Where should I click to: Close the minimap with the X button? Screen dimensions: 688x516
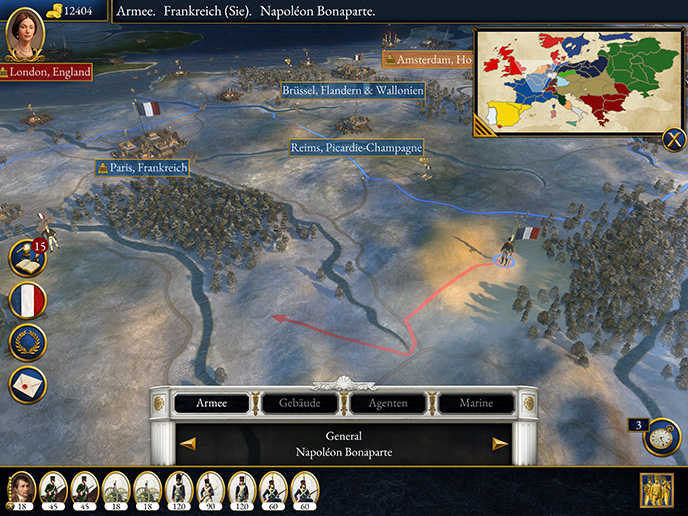coord(673,140)
